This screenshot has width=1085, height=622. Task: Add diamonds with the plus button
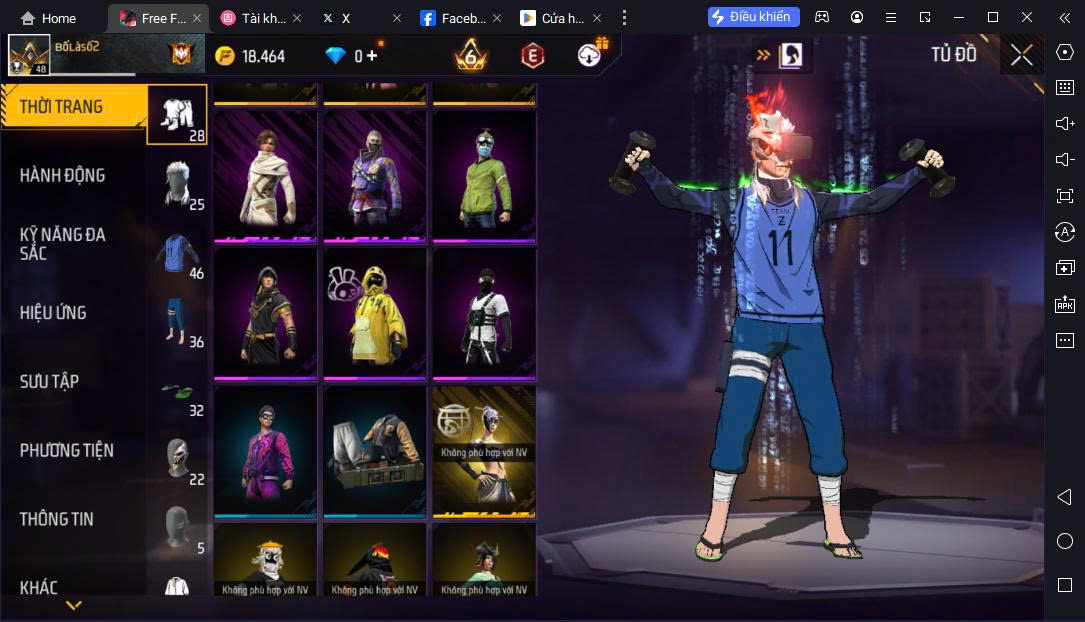coord(372,56)
